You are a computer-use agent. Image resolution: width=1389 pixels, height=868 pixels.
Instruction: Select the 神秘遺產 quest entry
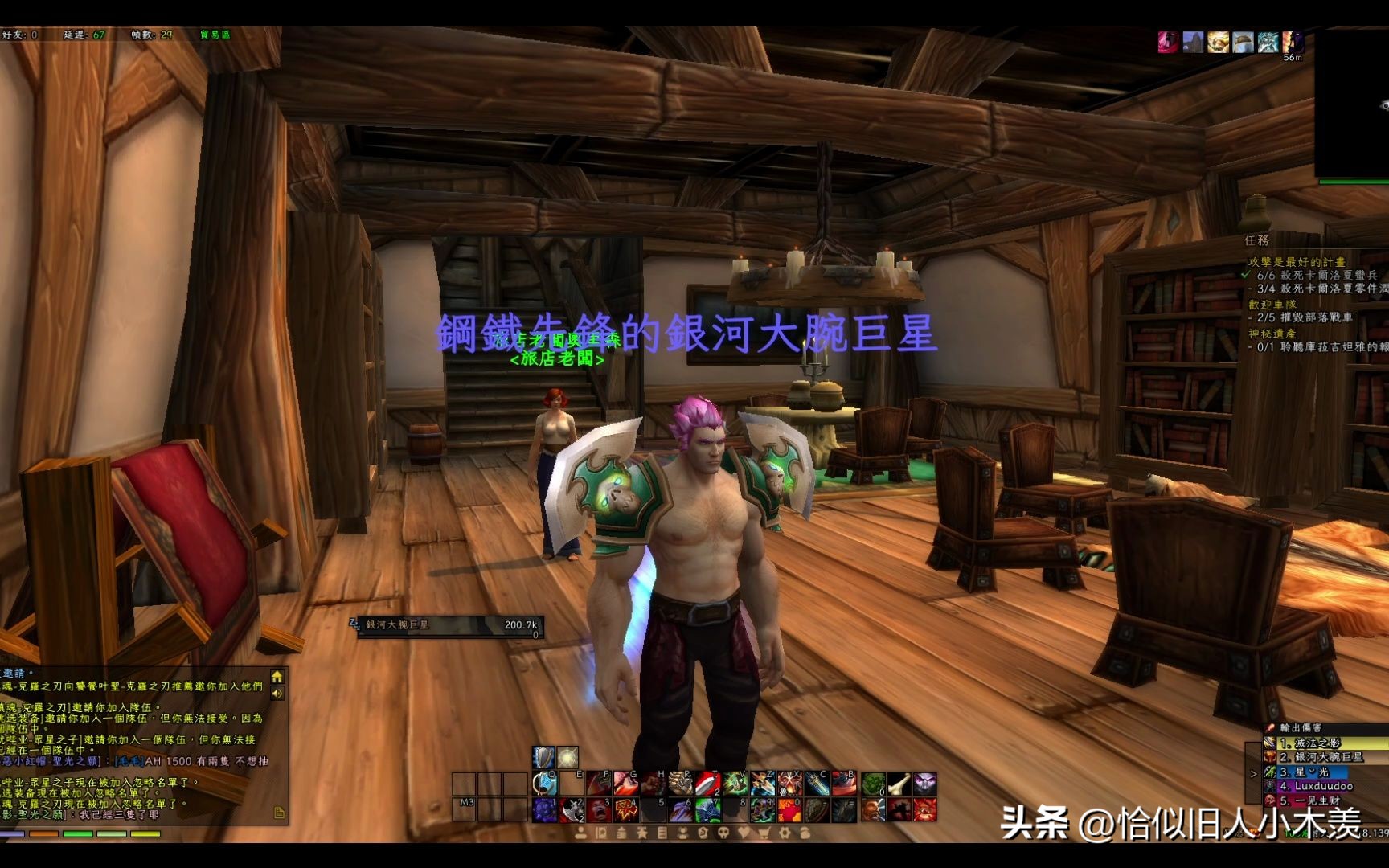[1272, 333]
